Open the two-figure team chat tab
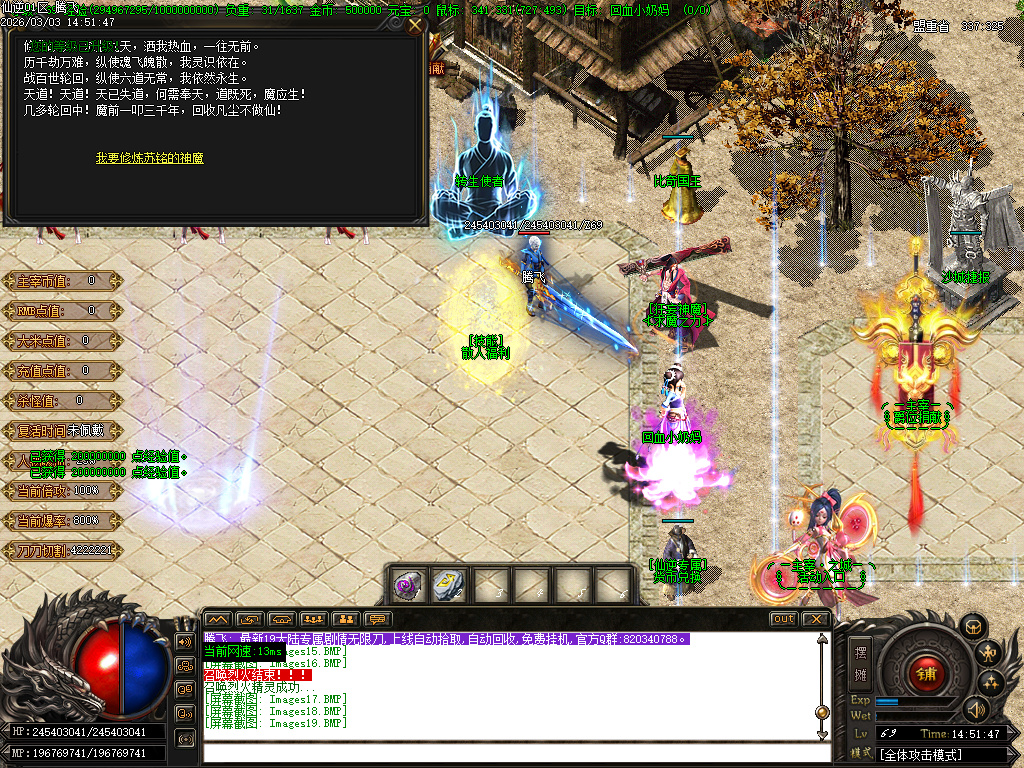This screenshot has width=1024, height=768. coord(345,619)
